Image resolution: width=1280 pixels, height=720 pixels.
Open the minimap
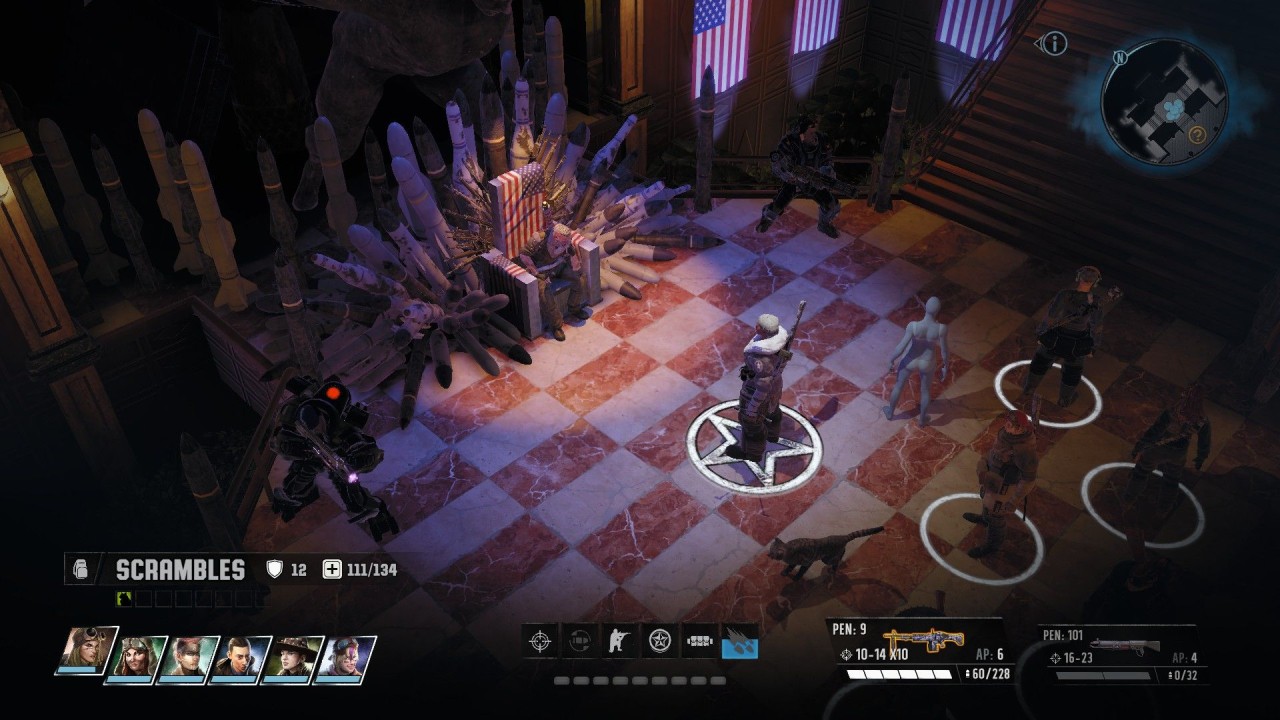pyautogui.click(x=1163, y=101)
